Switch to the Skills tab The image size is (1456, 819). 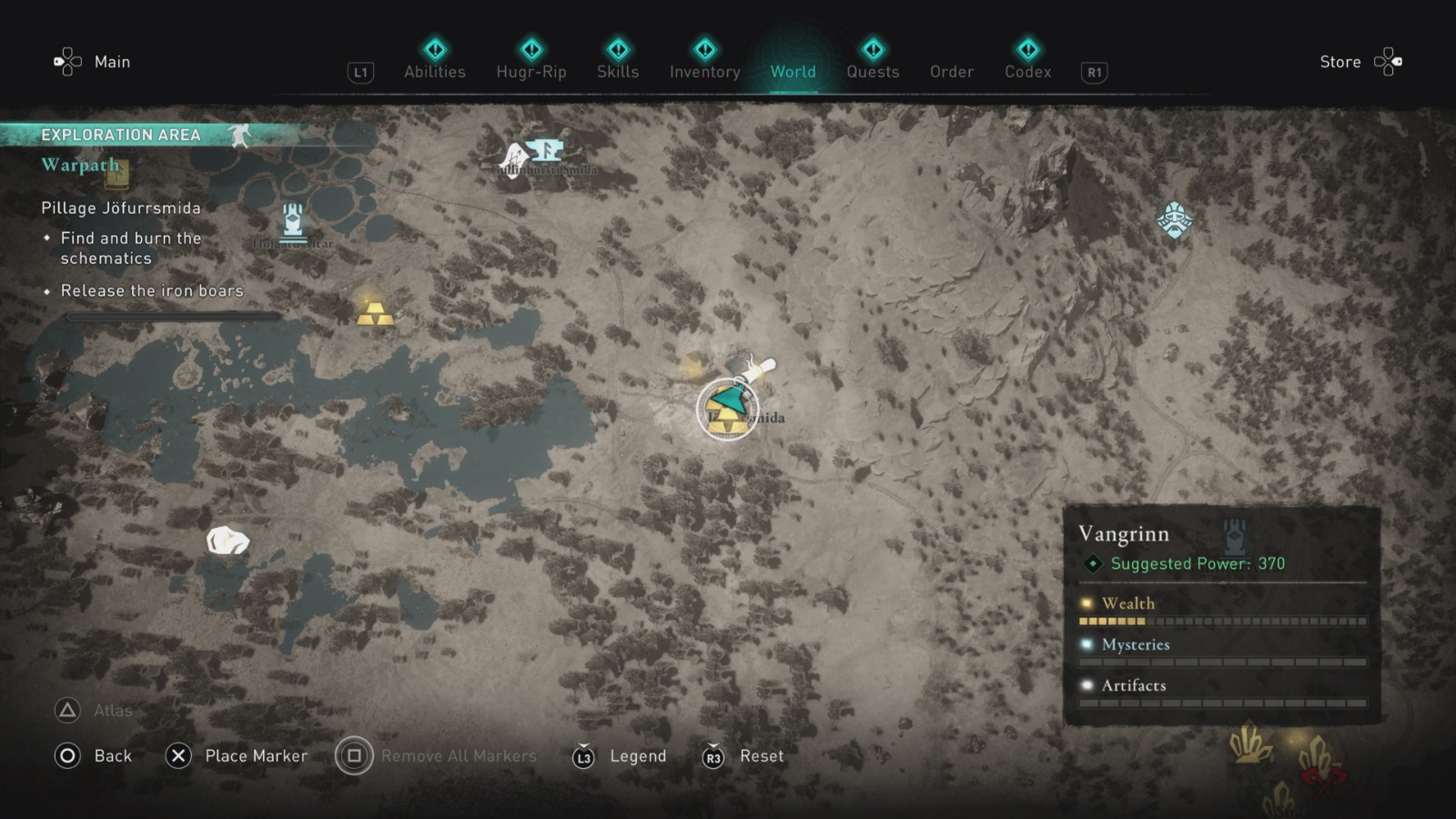tap(618, 72)
